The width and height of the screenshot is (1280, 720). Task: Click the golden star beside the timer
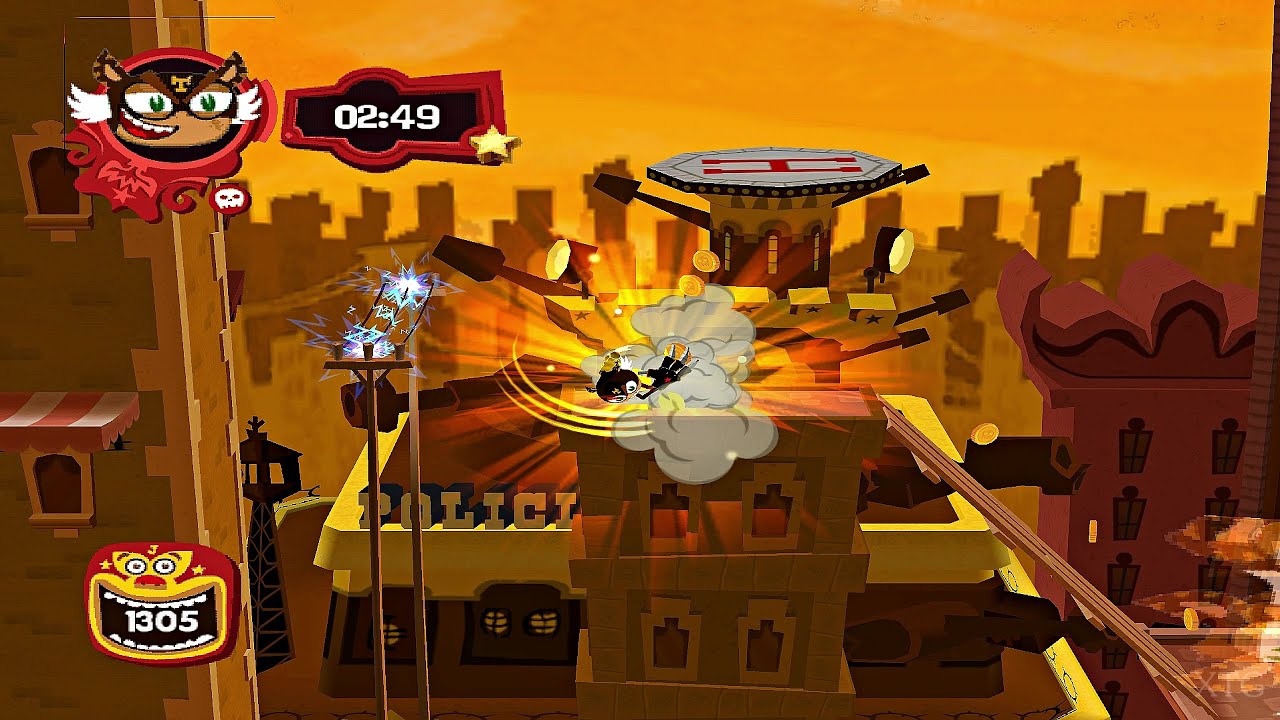[493, 142]
